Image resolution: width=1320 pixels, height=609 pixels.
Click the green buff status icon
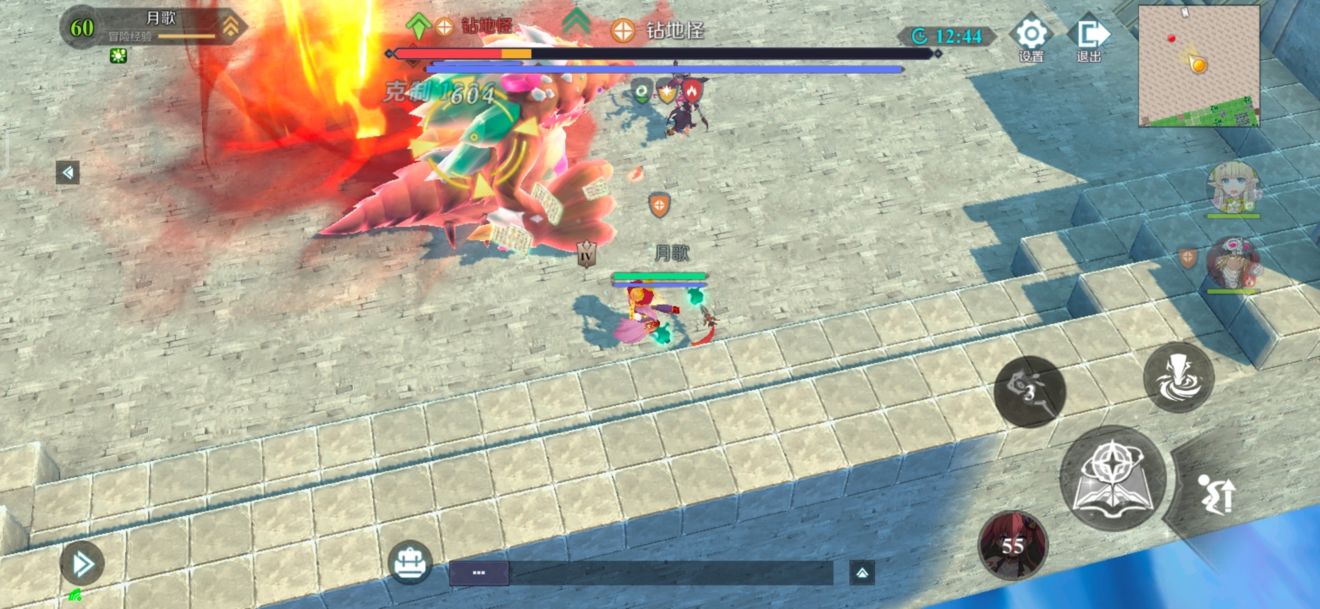(118, 56)
